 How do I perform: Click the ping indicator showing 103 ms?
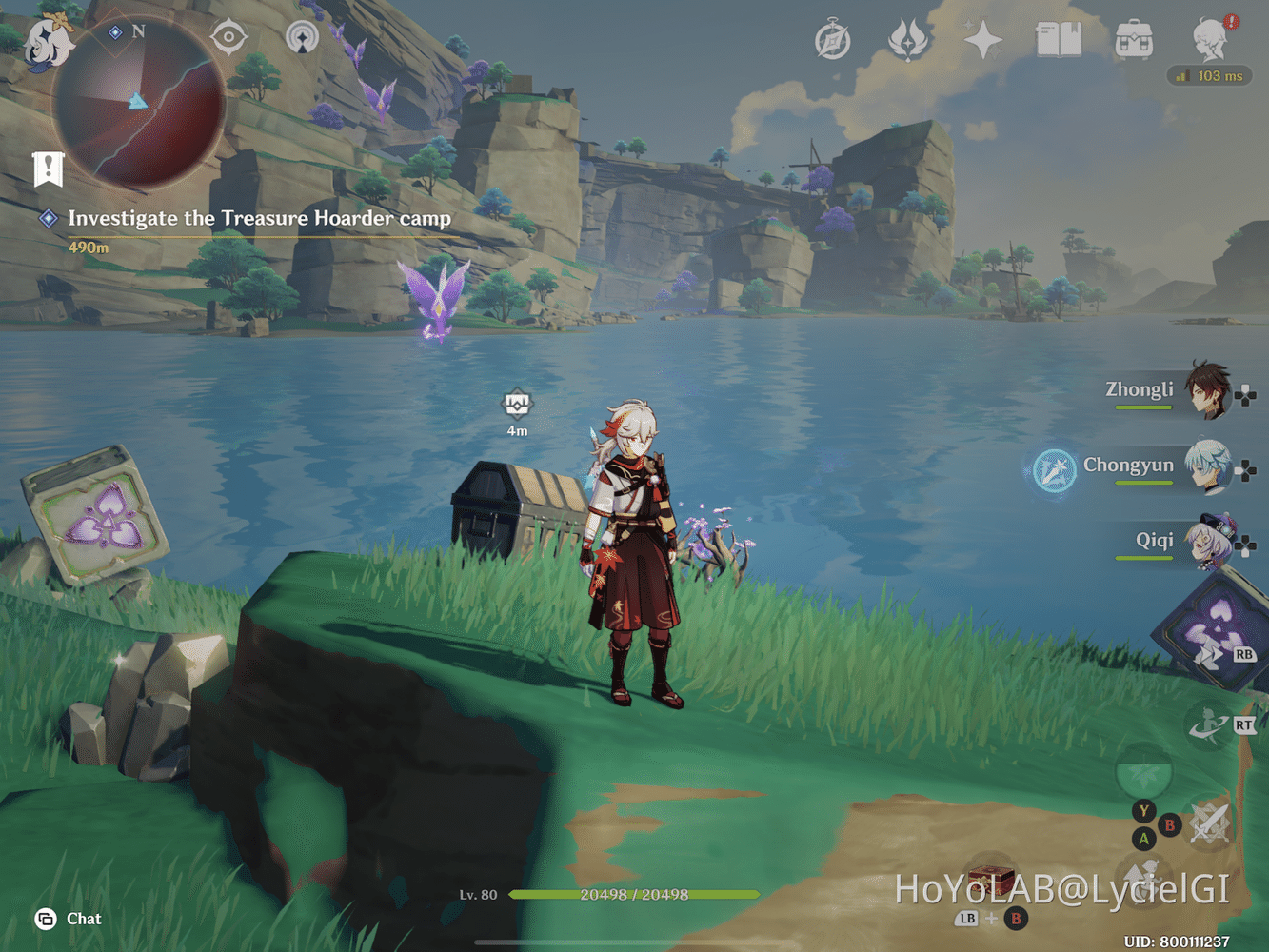pyautogui.click(x=1209, y=76)
